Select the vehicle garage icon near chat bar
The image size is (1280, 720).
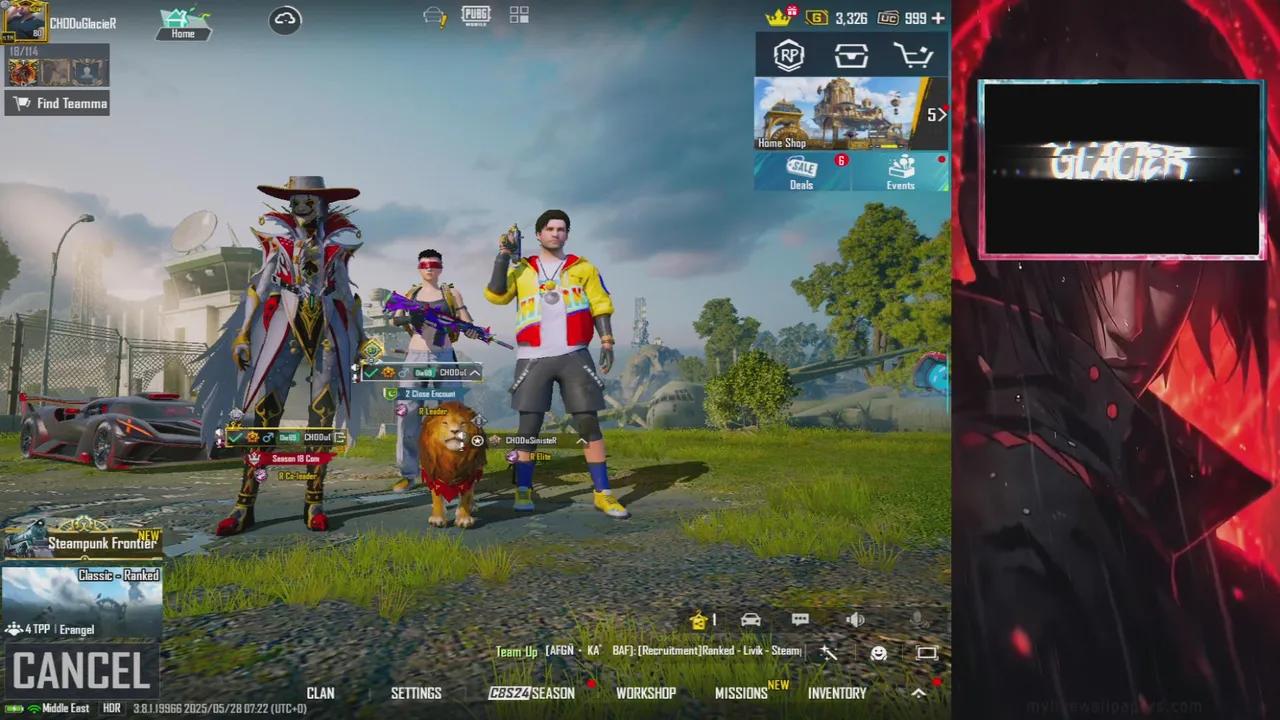coord(750,620)
